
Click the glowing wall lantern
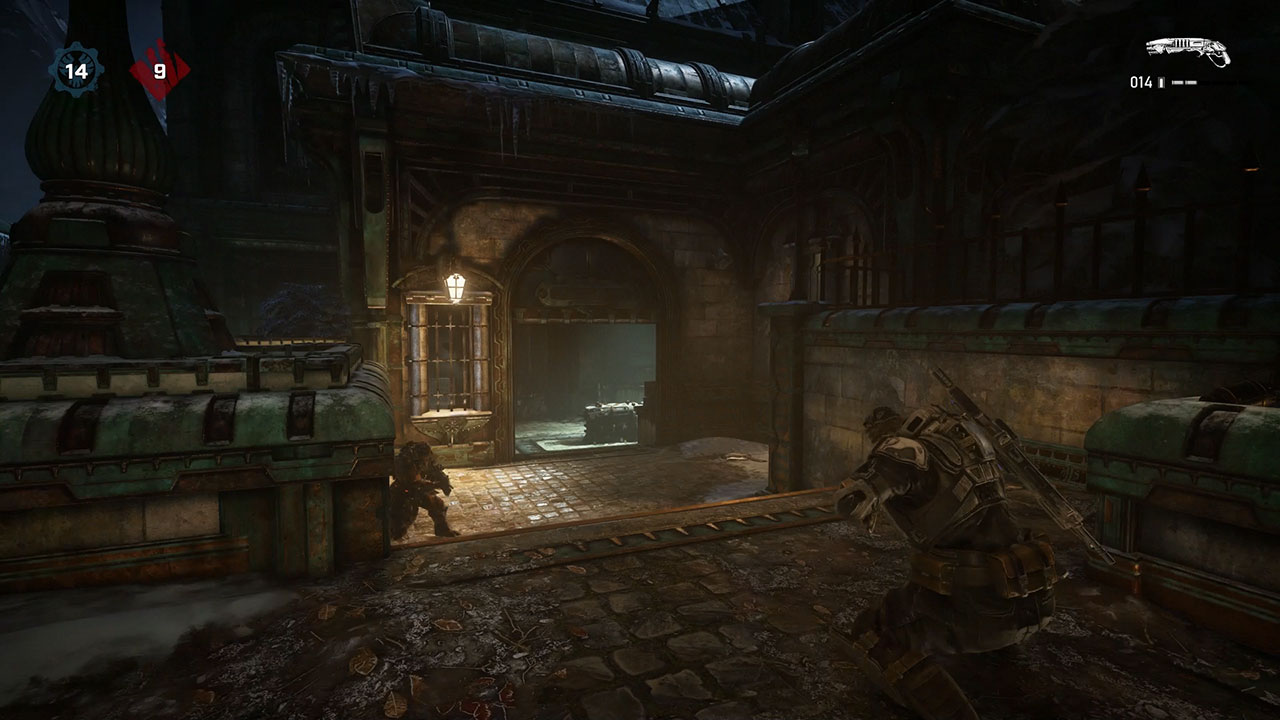pos(456,288)
